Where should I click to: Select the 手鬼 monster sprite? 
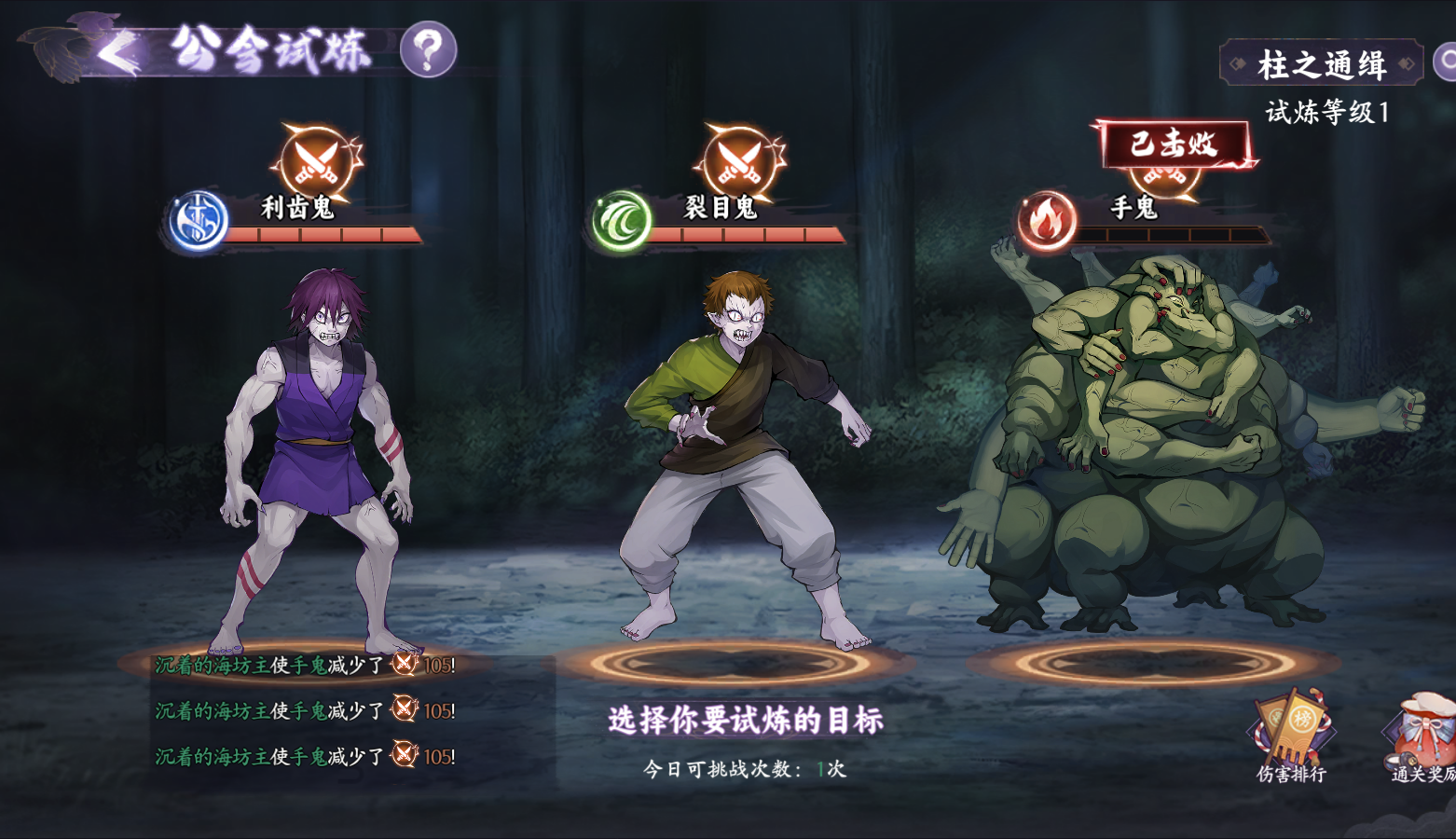1147,429
